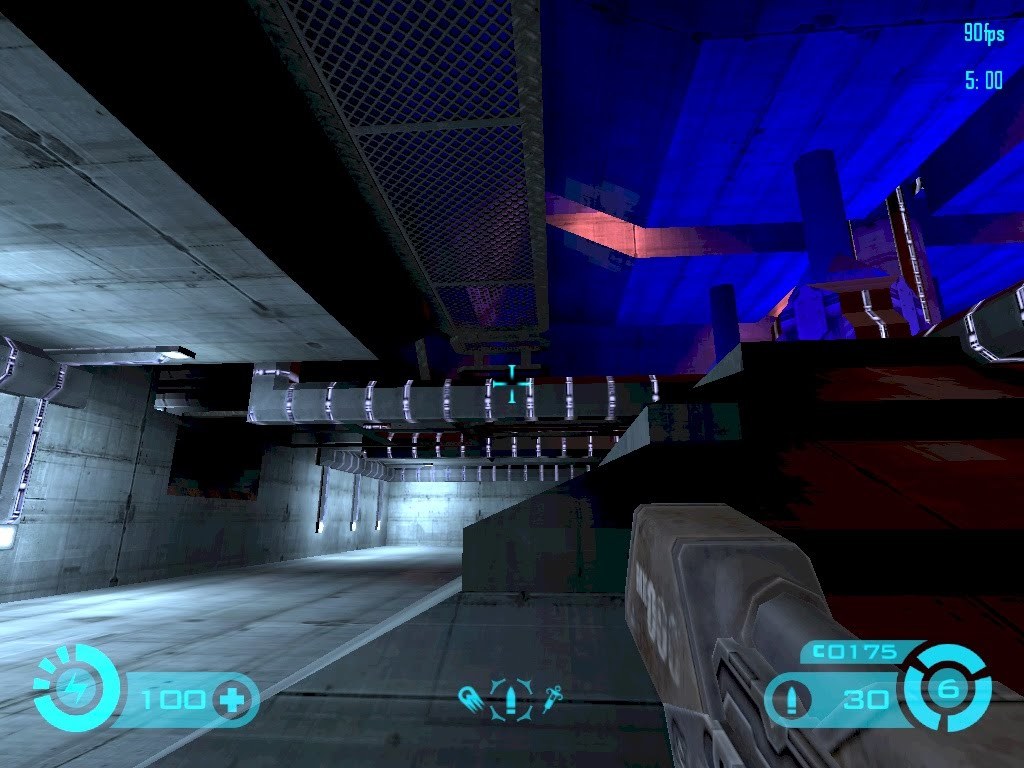This screenshot has width=1024, height=768.
Task: Click the health cross icon
Action: (234, 698)
